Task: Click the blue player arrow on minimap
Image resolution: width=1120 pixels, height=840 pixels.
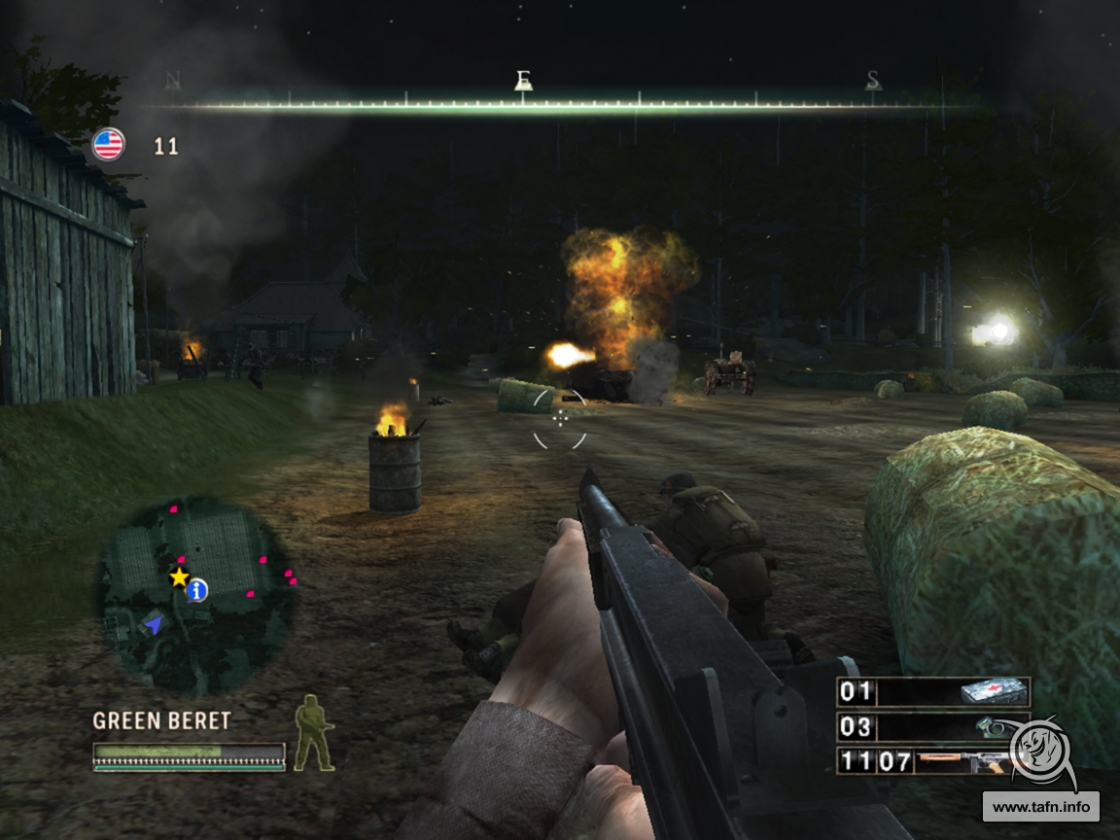Action: click(x=153, y=624)
